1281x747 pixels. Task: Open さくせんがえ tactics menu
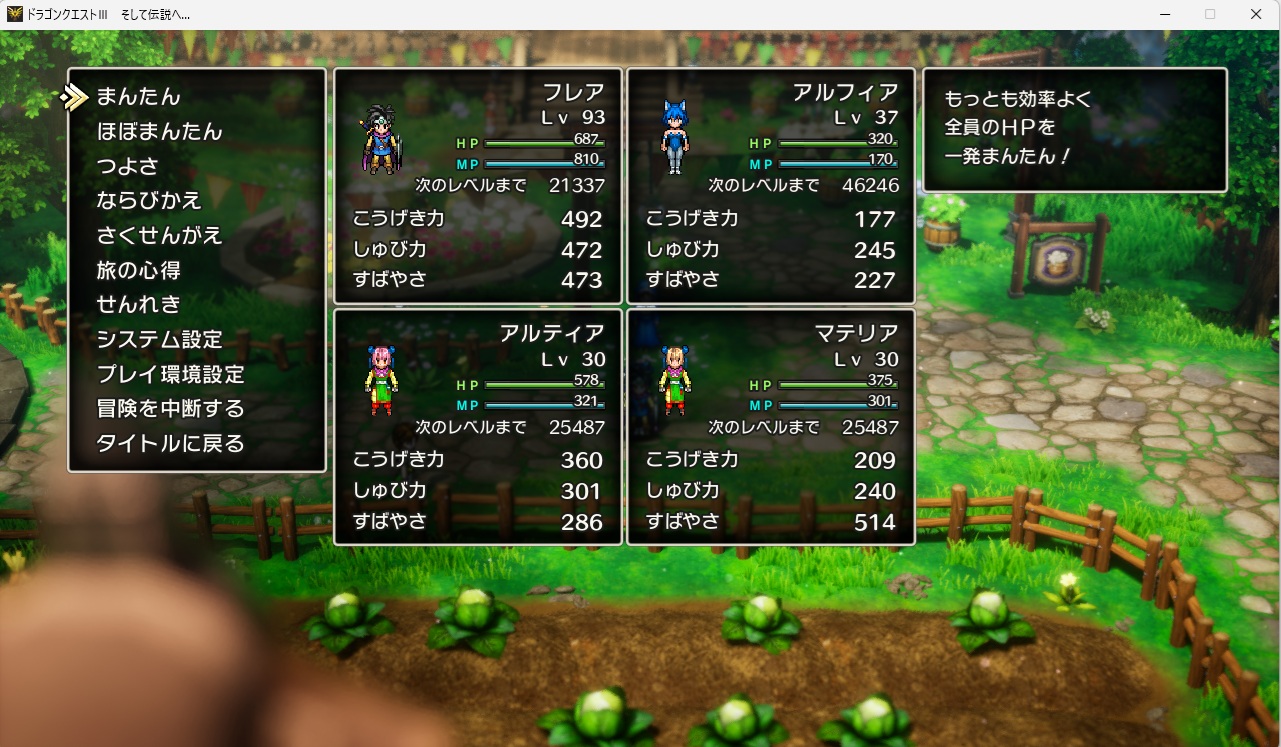(159, 236)
